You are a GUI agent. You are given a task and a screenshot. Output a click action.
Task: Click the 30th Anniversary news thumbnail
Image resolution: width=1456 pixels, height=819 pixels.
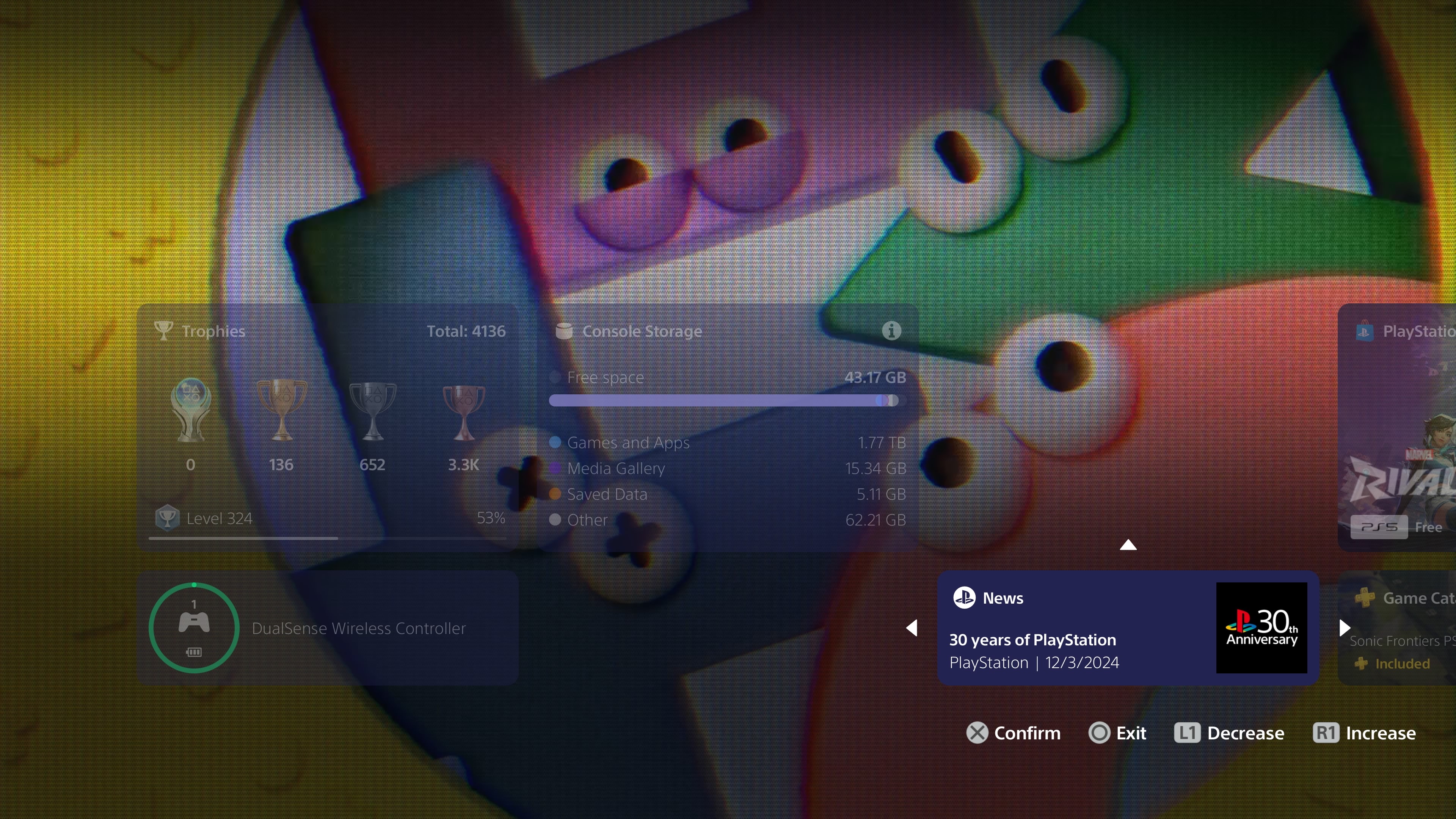tap(1262, 628)
